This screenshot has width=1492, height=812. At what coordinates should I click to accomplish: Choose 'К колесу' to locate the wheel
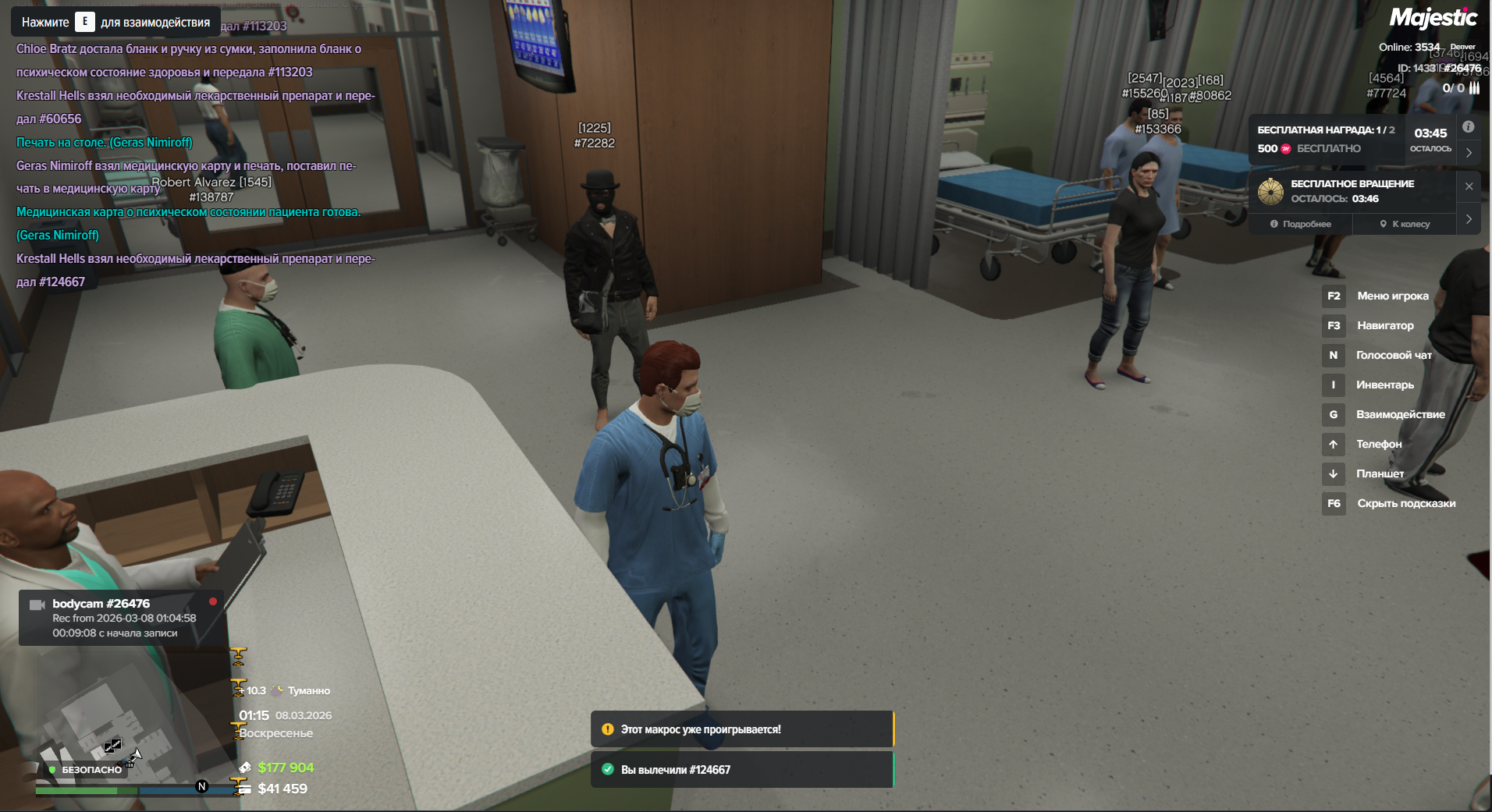click(1405, 224)
